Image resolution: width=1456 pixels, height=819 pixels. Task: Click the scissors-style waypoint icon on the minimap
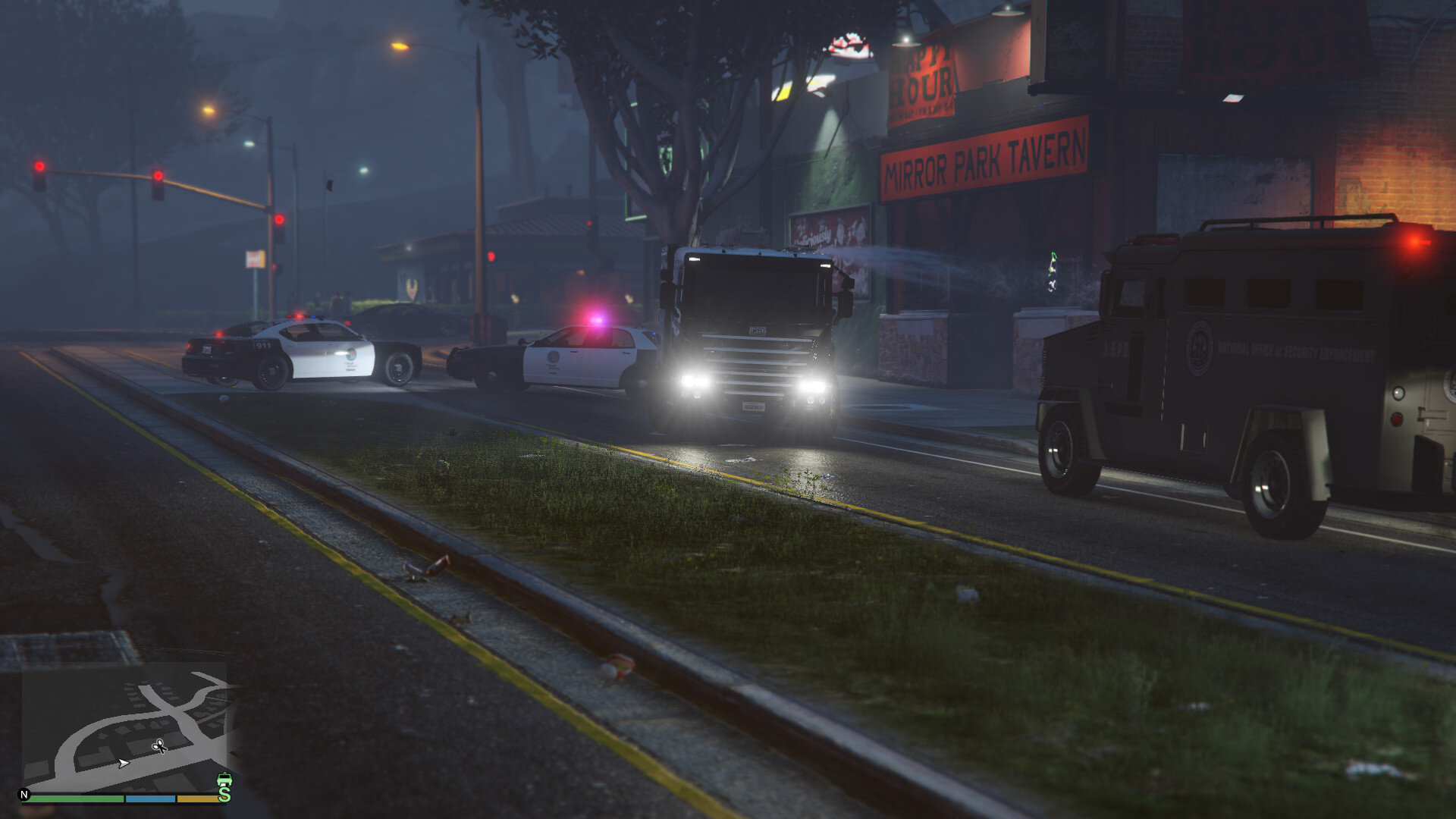(159, 746)
